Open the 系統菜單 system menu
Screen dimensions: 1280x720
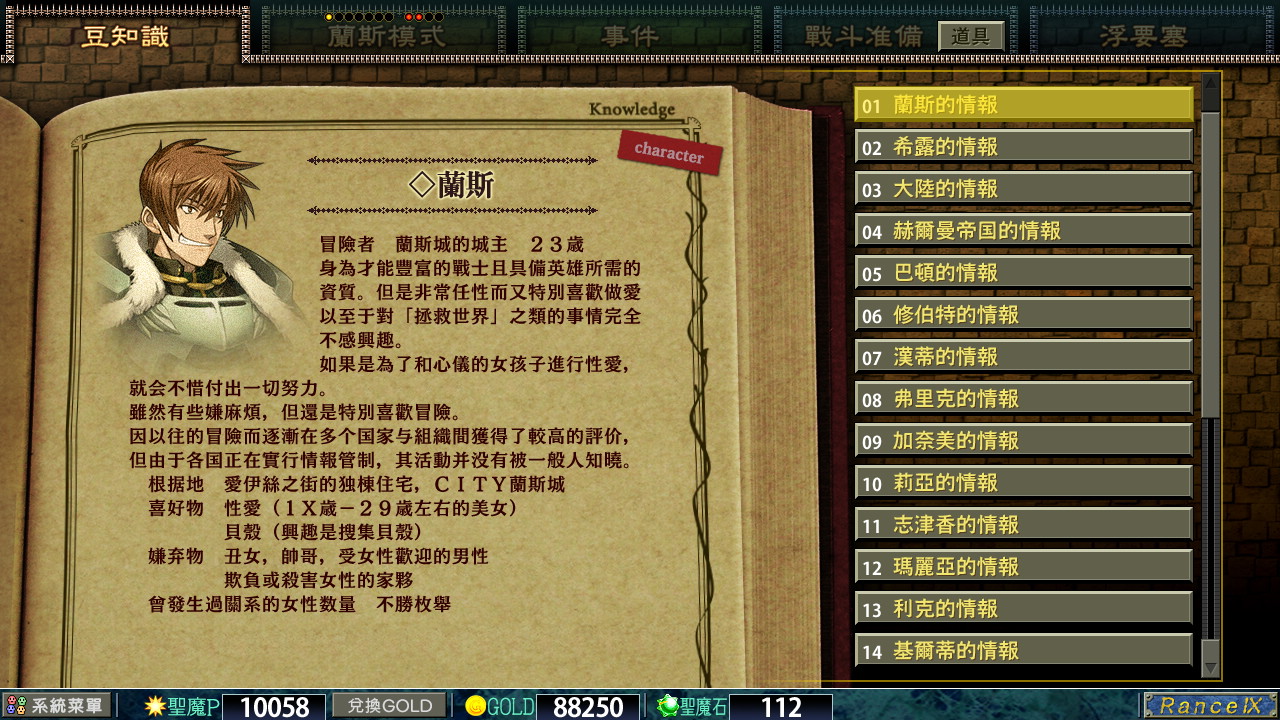point(55,707)
